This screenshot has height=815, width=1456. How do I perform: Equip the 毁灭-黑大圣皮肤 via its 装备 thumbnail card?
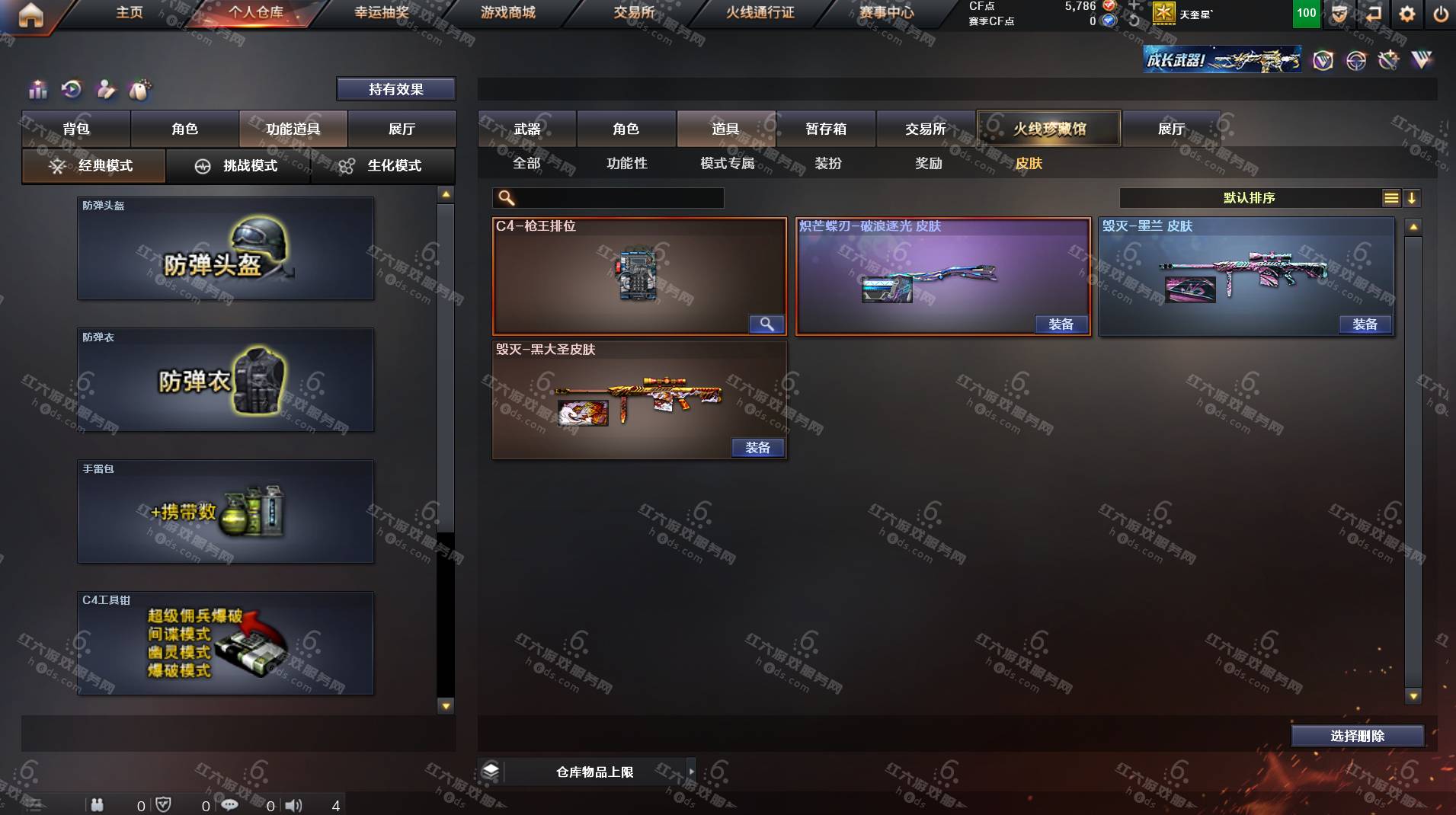tap(759, 448)
